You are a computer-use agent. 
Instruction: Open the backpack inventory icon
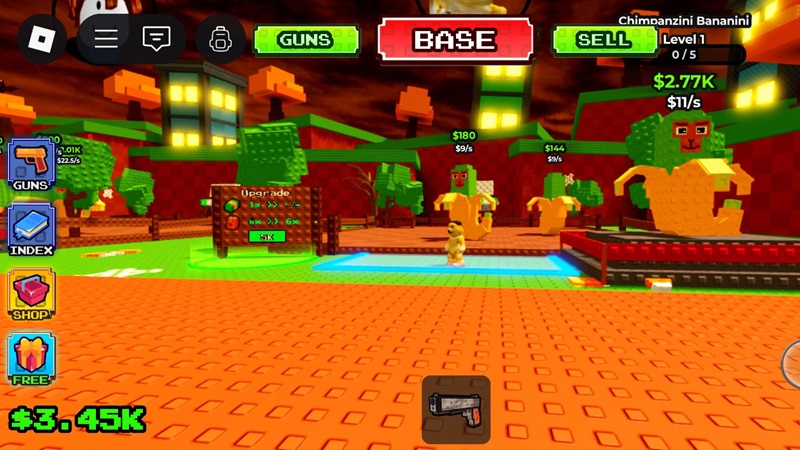coord(220,40)
